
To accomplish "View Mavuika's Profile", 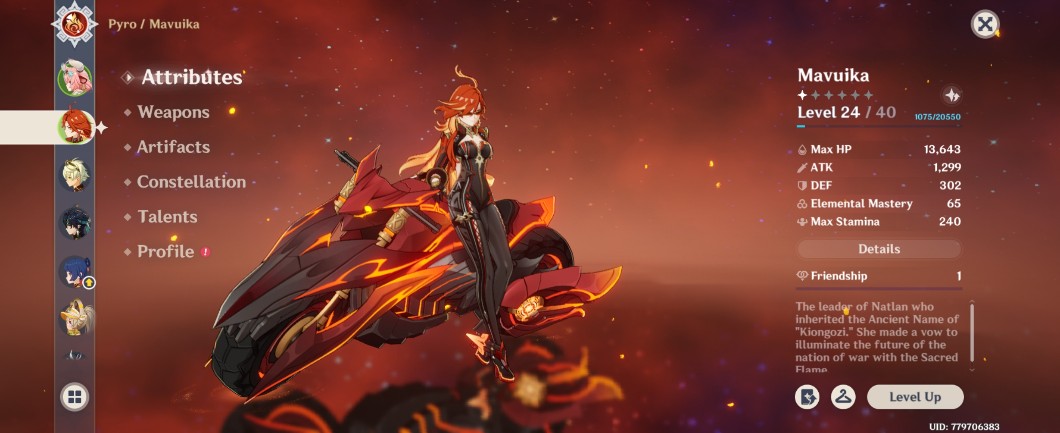I will (x=165, y=252).
